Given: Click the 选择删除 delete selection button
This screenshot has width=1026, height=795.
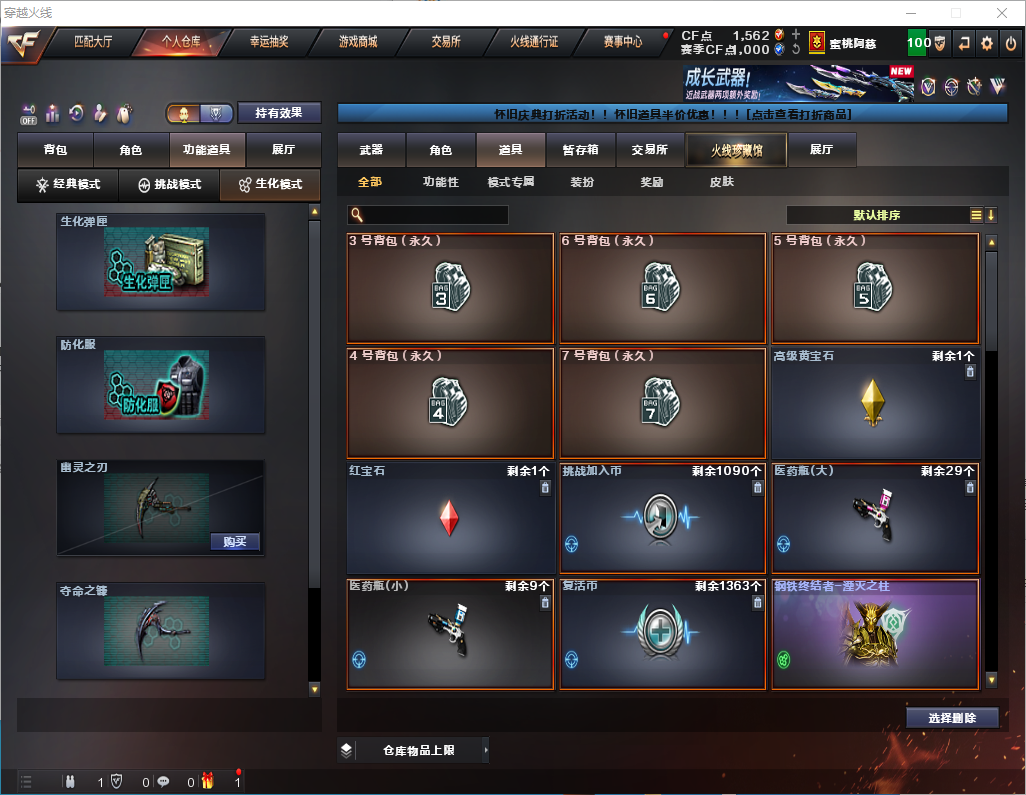Looking at the screenshot, I should pos(952,718).
